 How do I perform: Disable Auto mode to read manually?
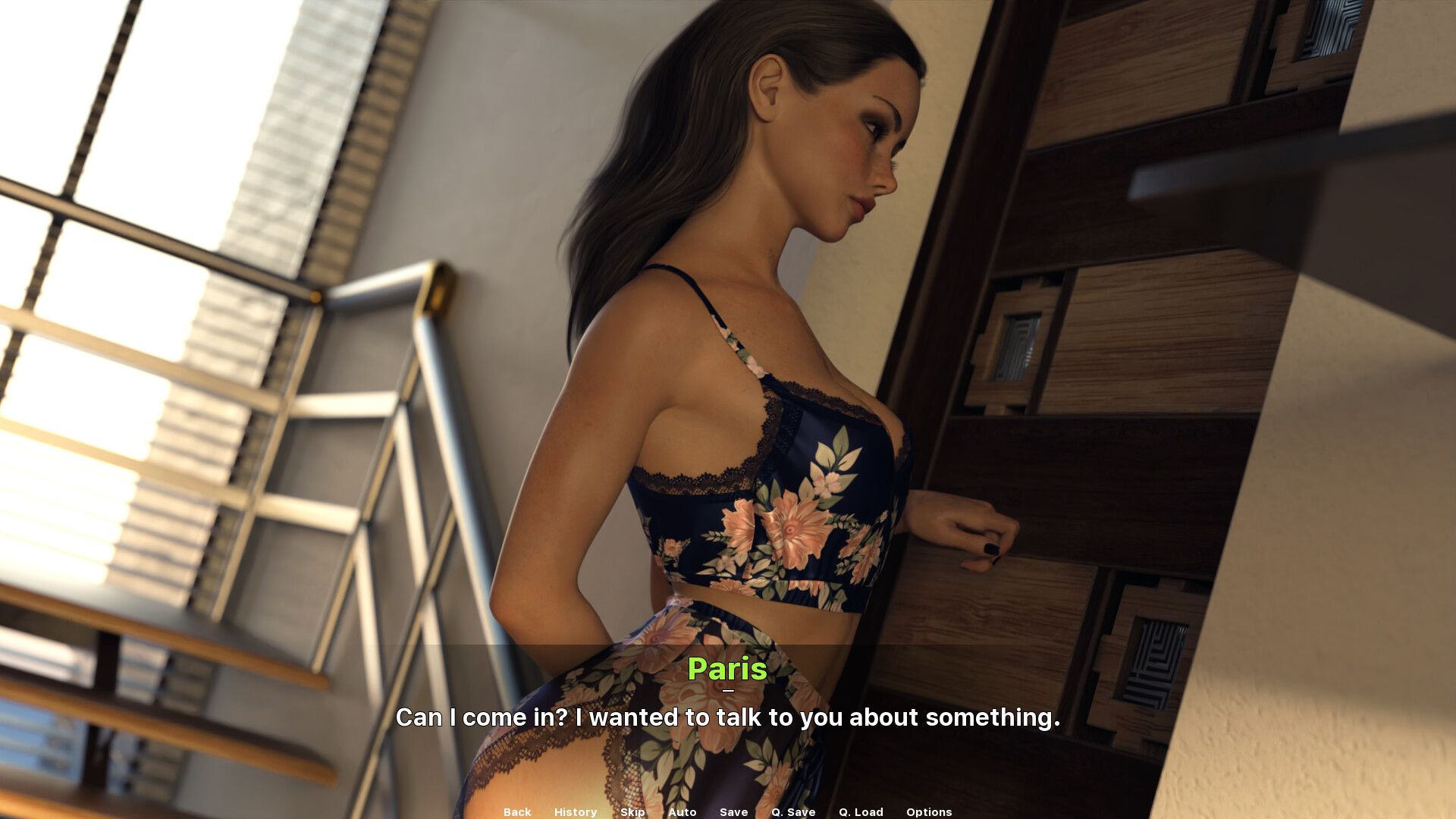click(682, 811)
